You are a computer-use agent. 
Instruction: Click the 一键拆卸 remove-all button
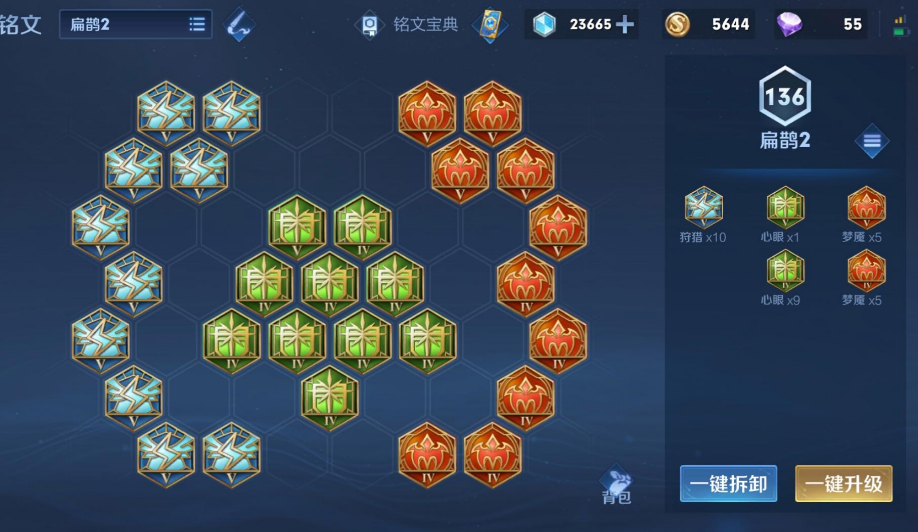coord(728,484)
